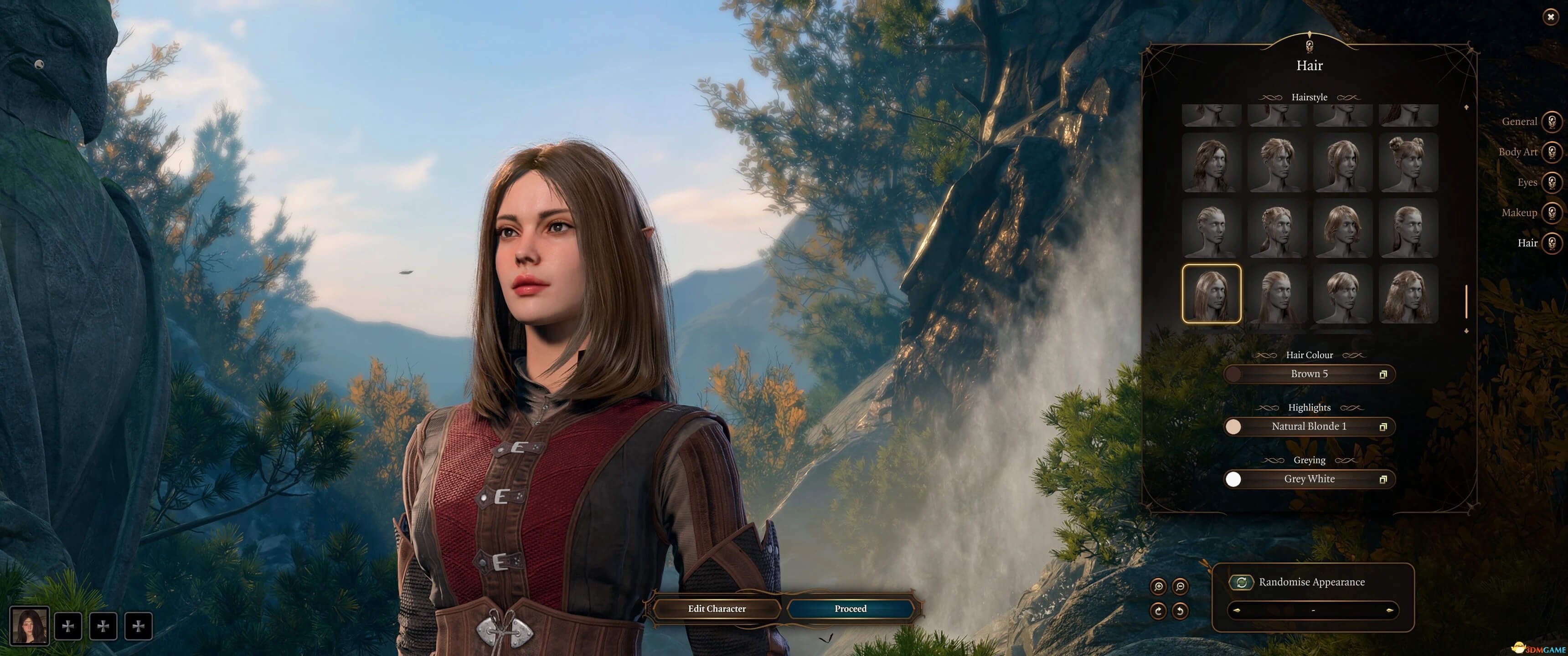Screen dimensions: 1568x656
Task: Click Edit Character
Action: point(717,609)
